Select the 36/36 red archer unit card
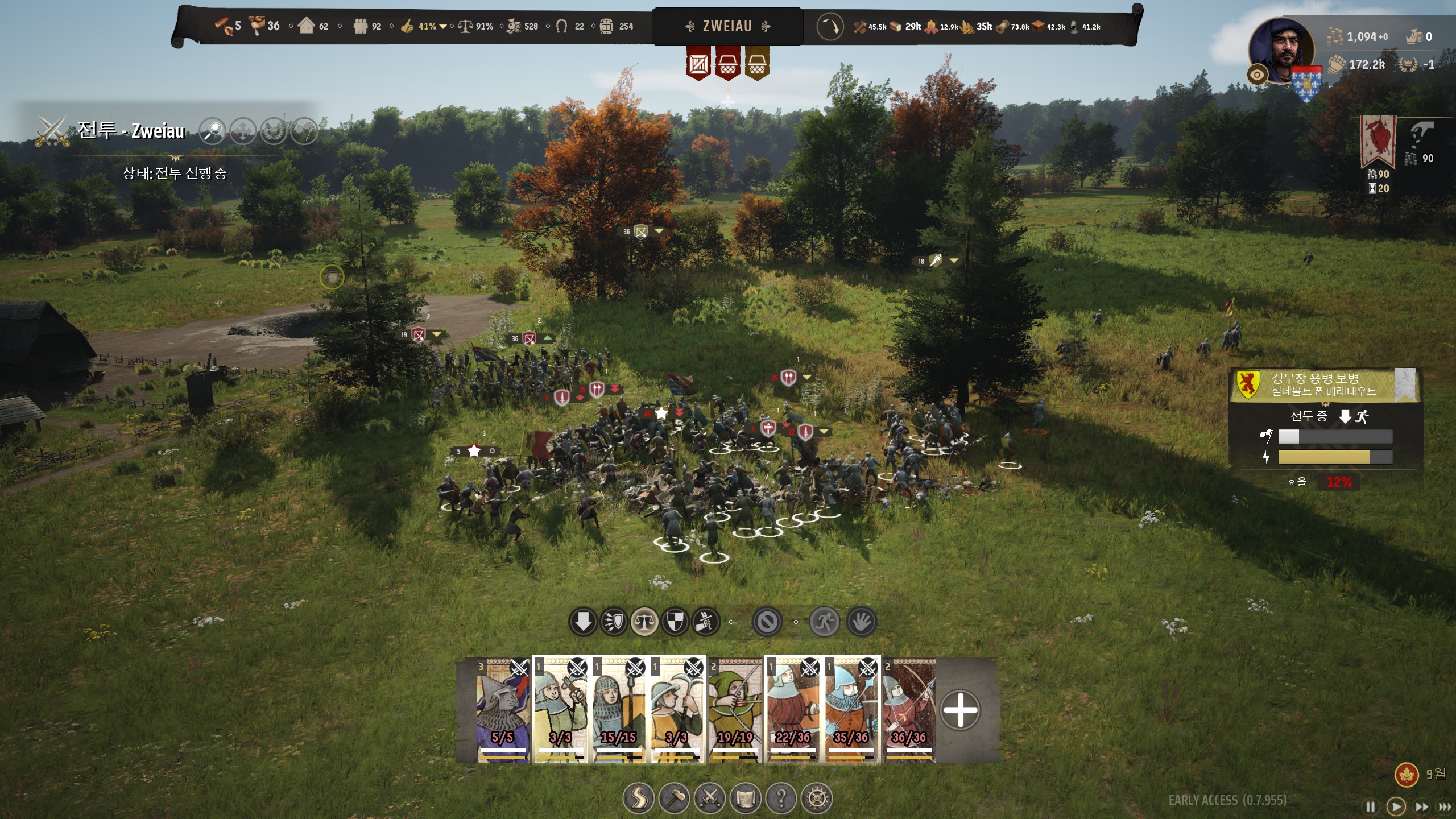The image size is (1456, 819). pyautogui.click(x=909, y=710)
